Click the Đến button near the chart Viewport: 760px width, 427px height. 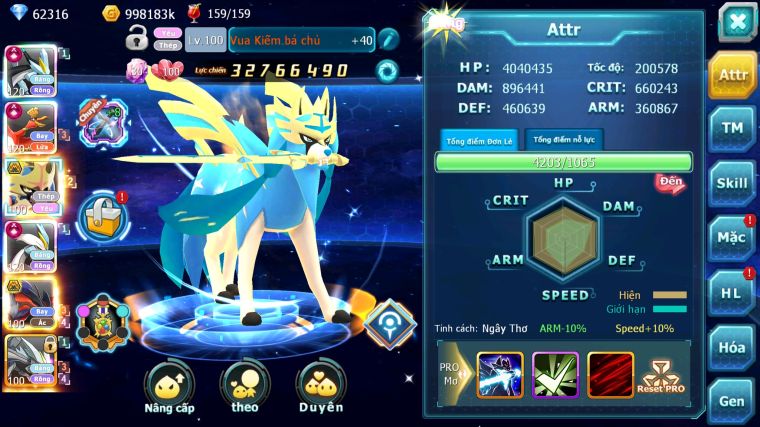[670, 183]
